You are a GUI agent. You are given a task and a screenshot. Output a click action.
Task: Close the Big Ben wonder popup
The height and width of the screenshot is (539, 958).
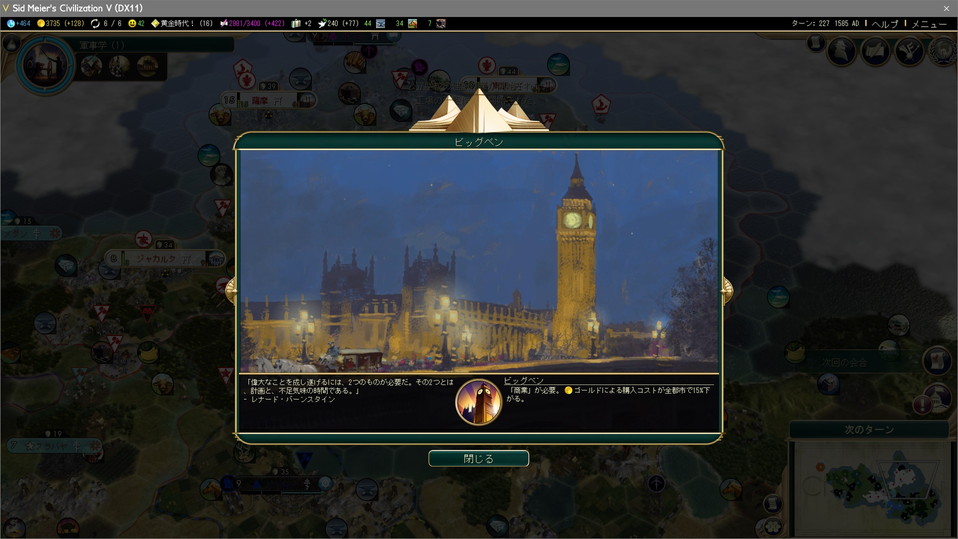pyautogui.click(x=478, y=458)
